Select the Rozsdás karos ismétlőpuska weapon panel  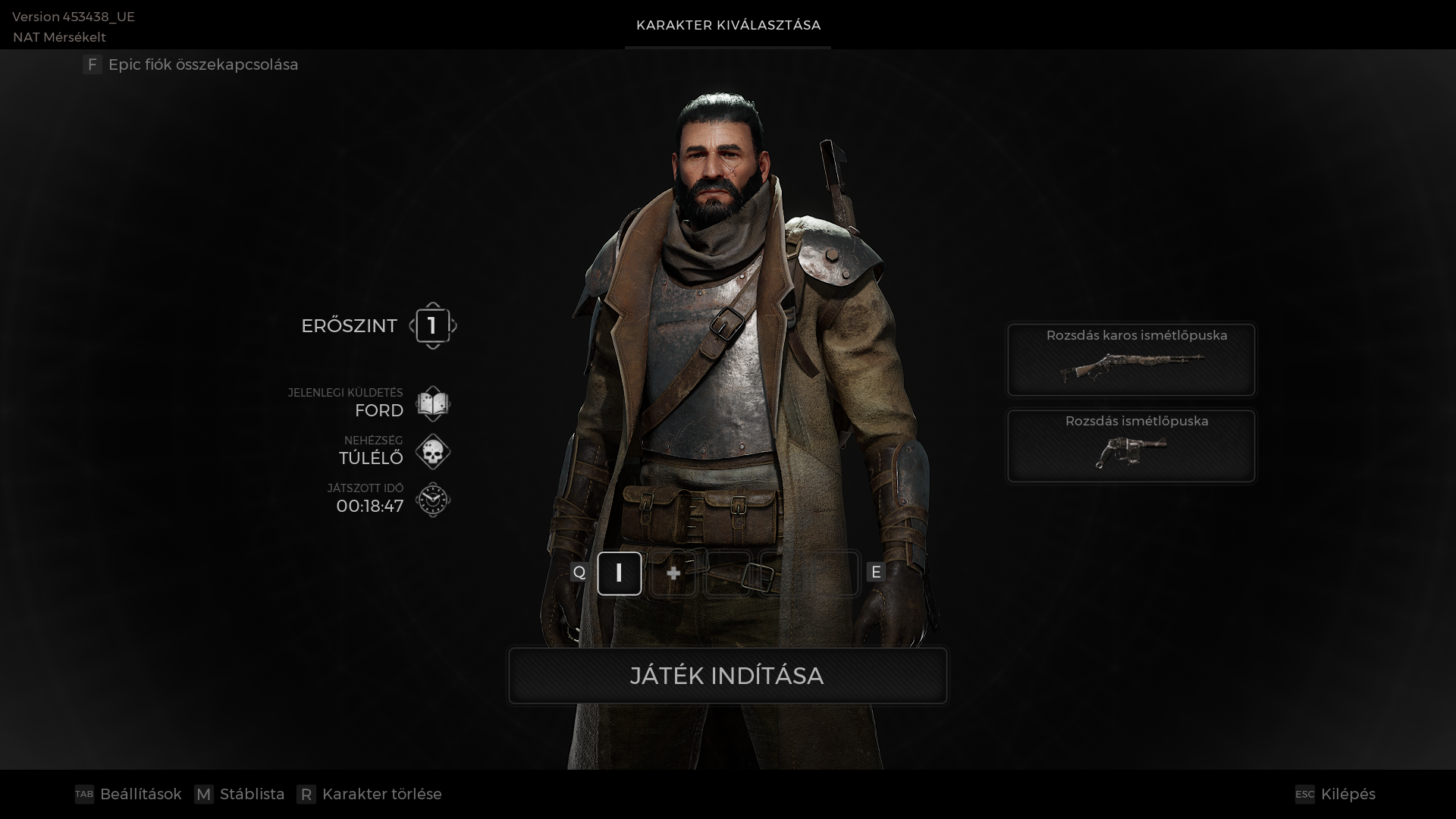coord(1131,359)
